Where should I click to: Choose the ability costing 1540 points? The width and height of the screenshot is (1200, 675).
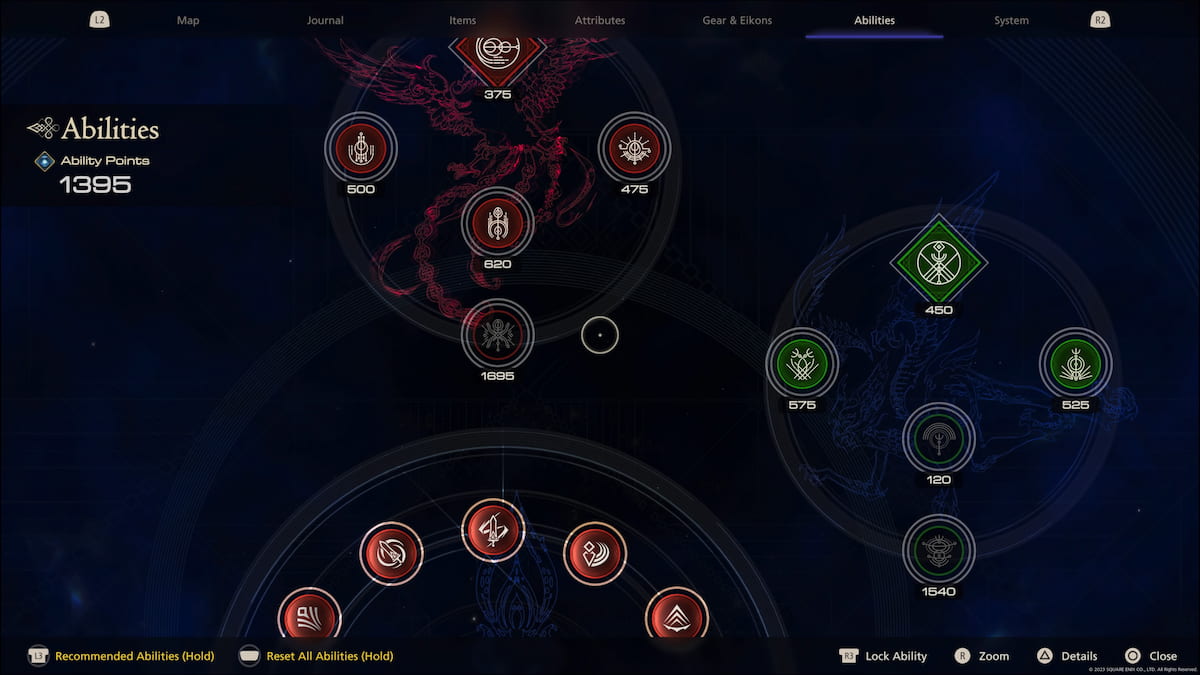click(939, 549)
